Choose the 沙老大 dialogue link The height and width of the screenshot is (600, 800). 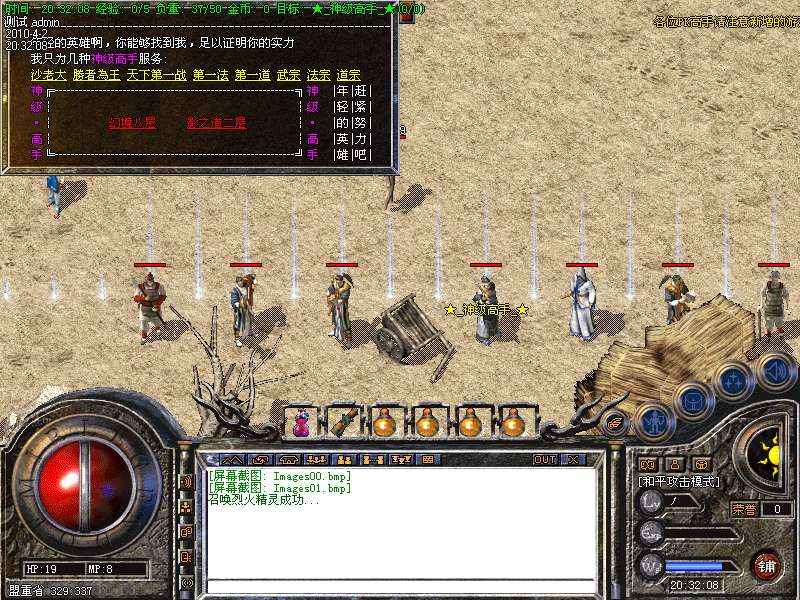[x=48, y=75]
